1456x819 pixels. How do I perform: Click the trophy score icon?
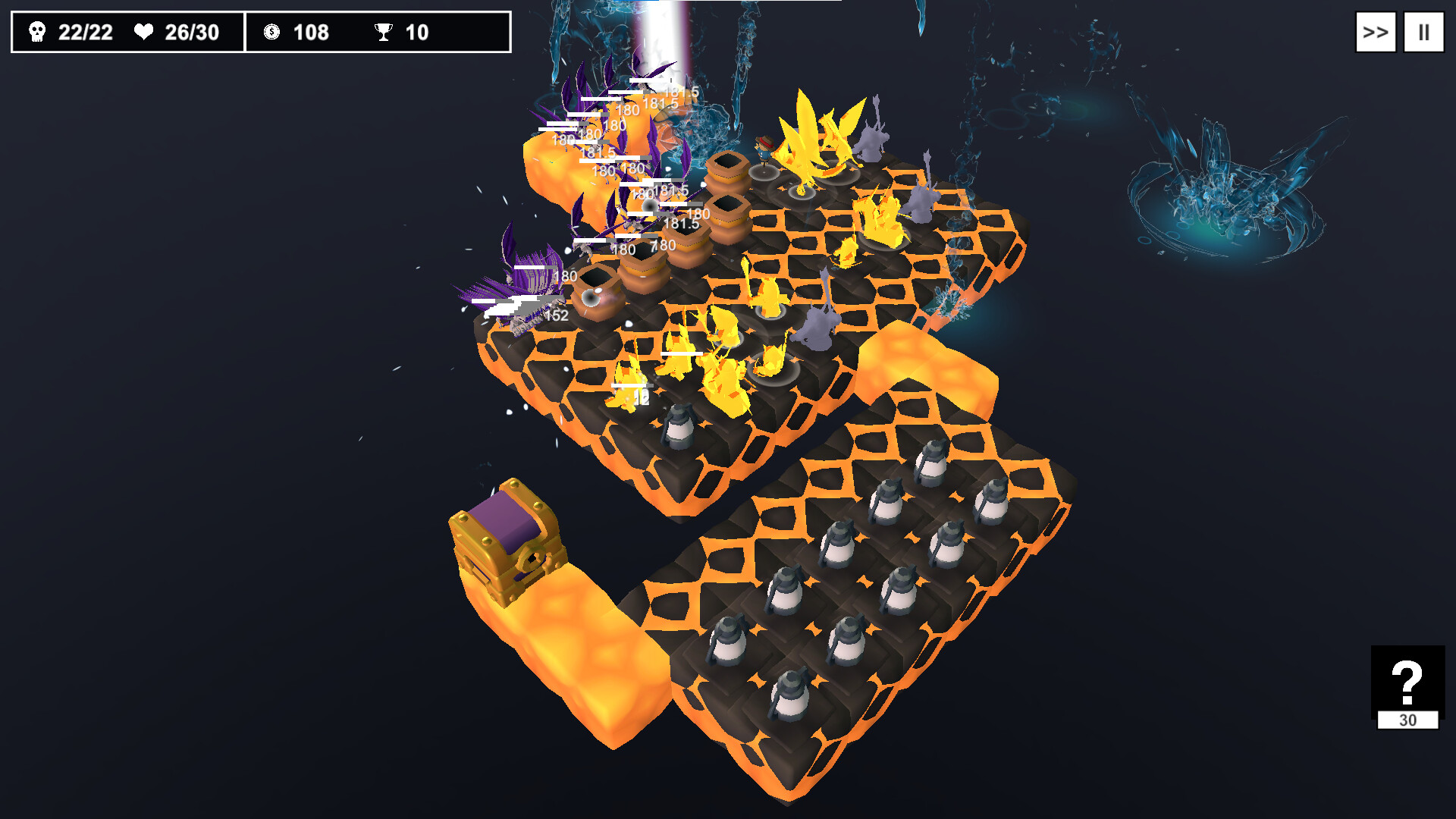click(385, 33)
